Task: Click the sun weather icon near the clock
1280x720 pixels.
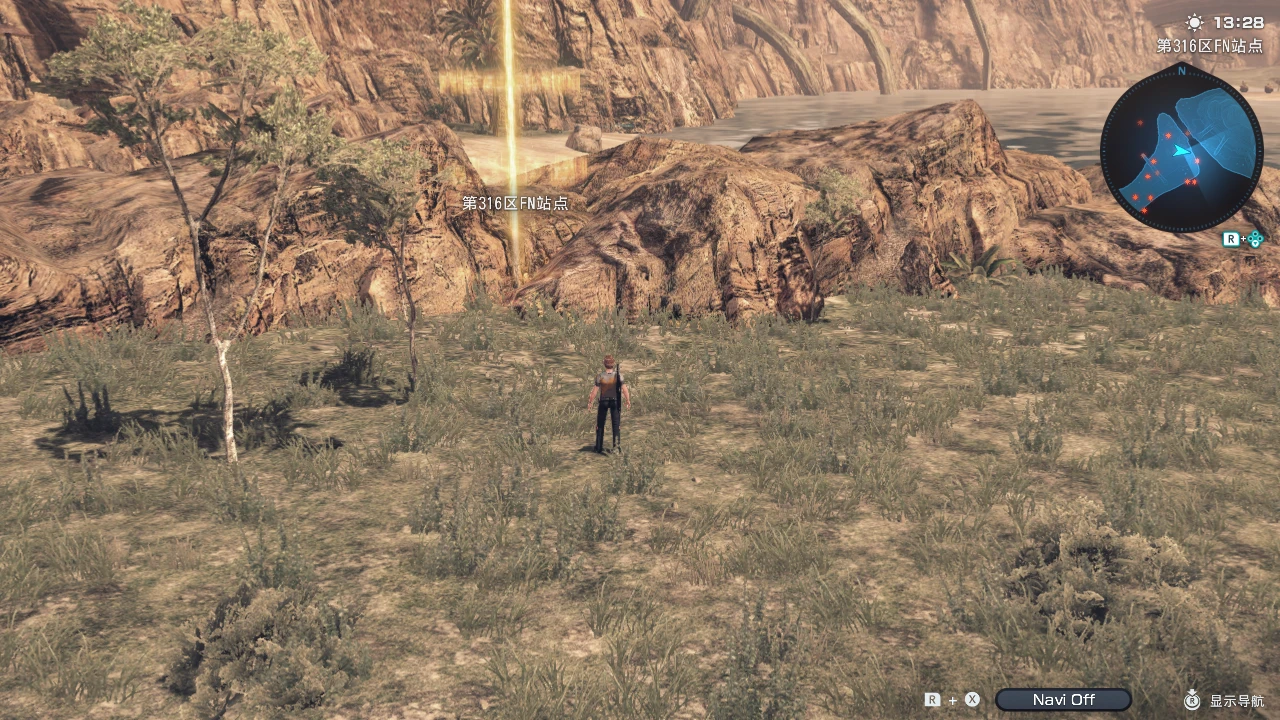Action: (x=1194, y=23)
